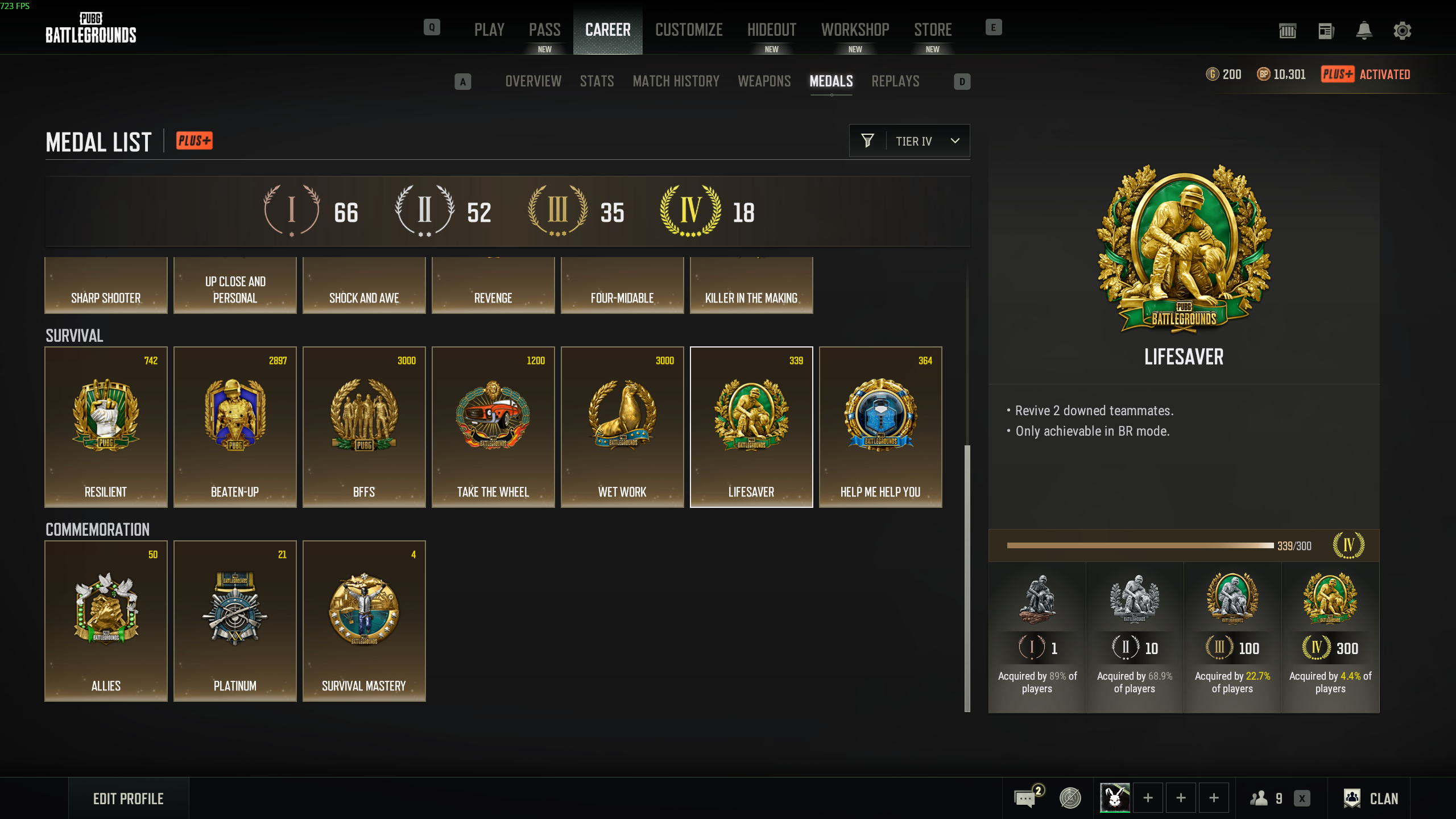
Task: Open the settings gear icon
Action: [x=1403, y=31]
